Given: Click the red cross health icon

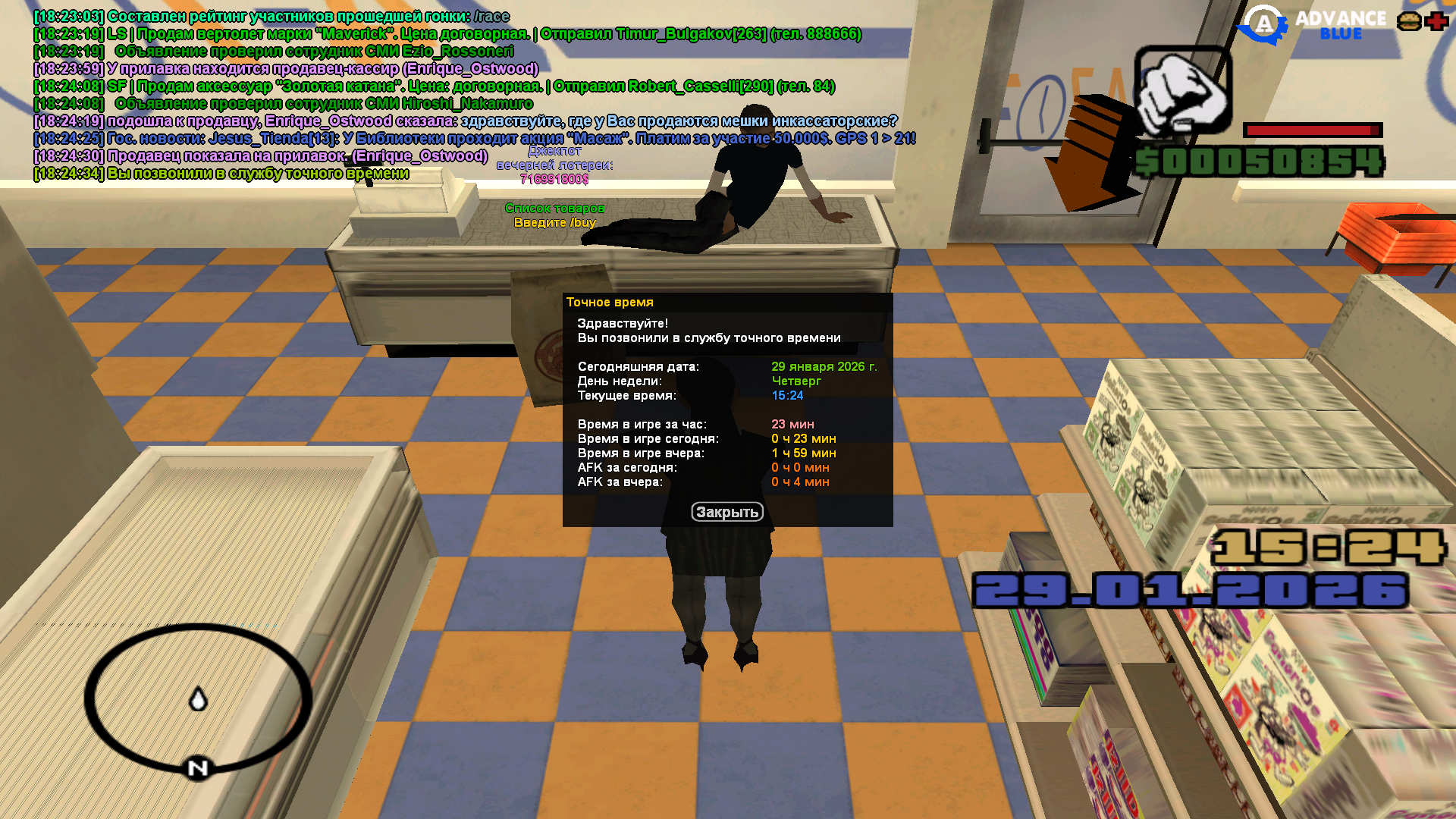Looking at the screenshot, I should pos(1437,21).
